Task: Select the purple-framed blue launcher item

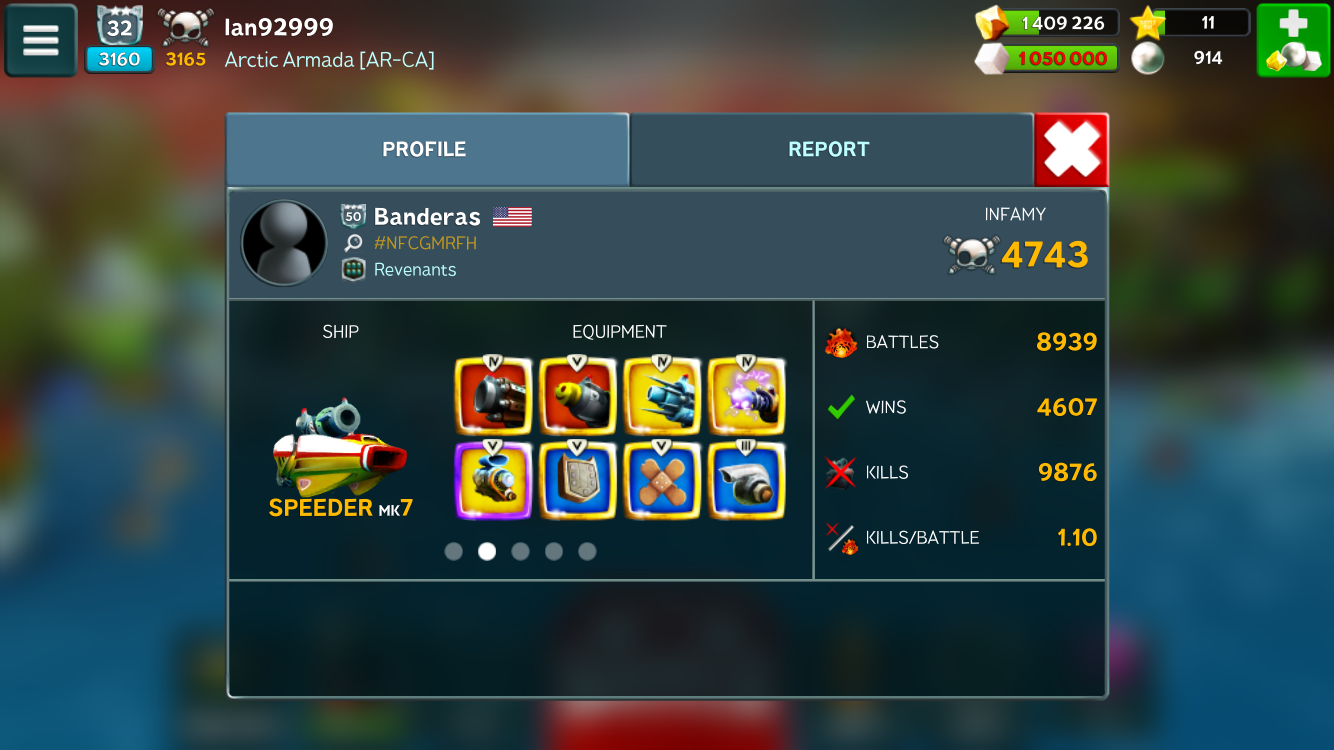Action: [x=493, y=481]
